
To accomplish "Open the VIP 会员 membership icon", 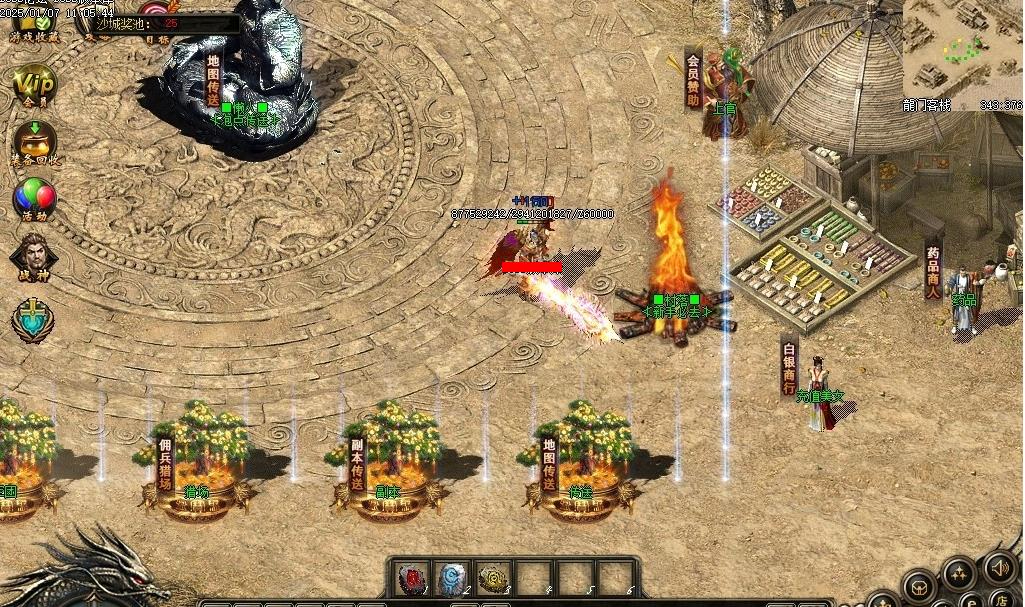I will coord(34,82).
